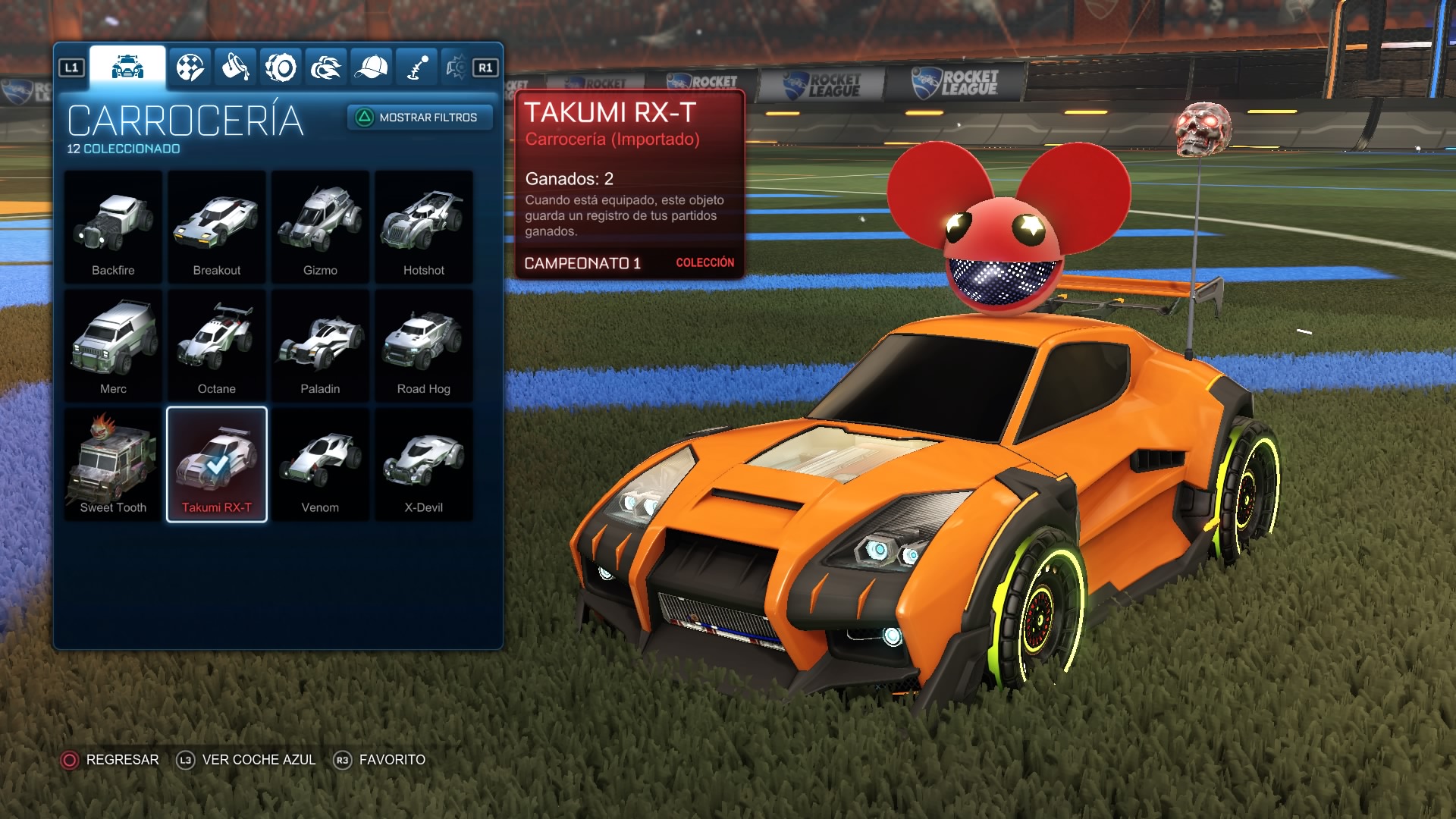
Task: Switch to the antenna tab
Action: tap(417, 68)
